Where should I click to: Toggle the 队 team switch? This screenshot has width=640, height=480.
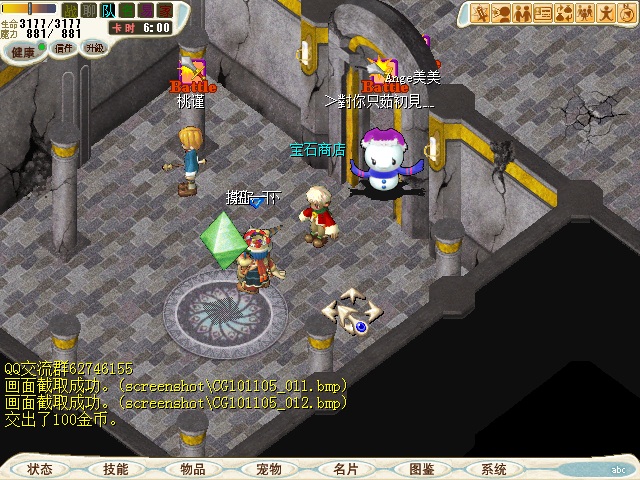click(x=107, y=10)
